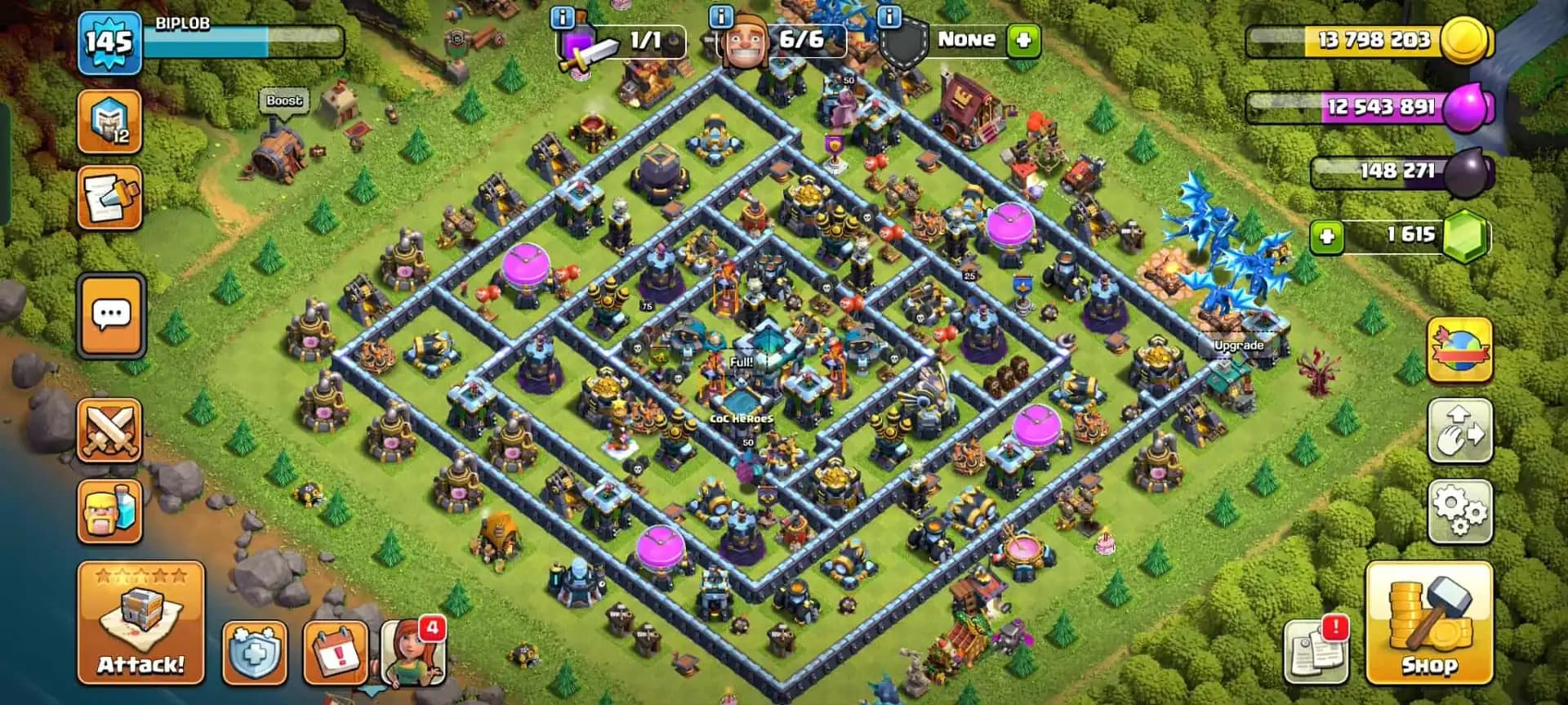1568x705 pixels.
Task: Open the in-game chat panel
Action: (110, 317)
